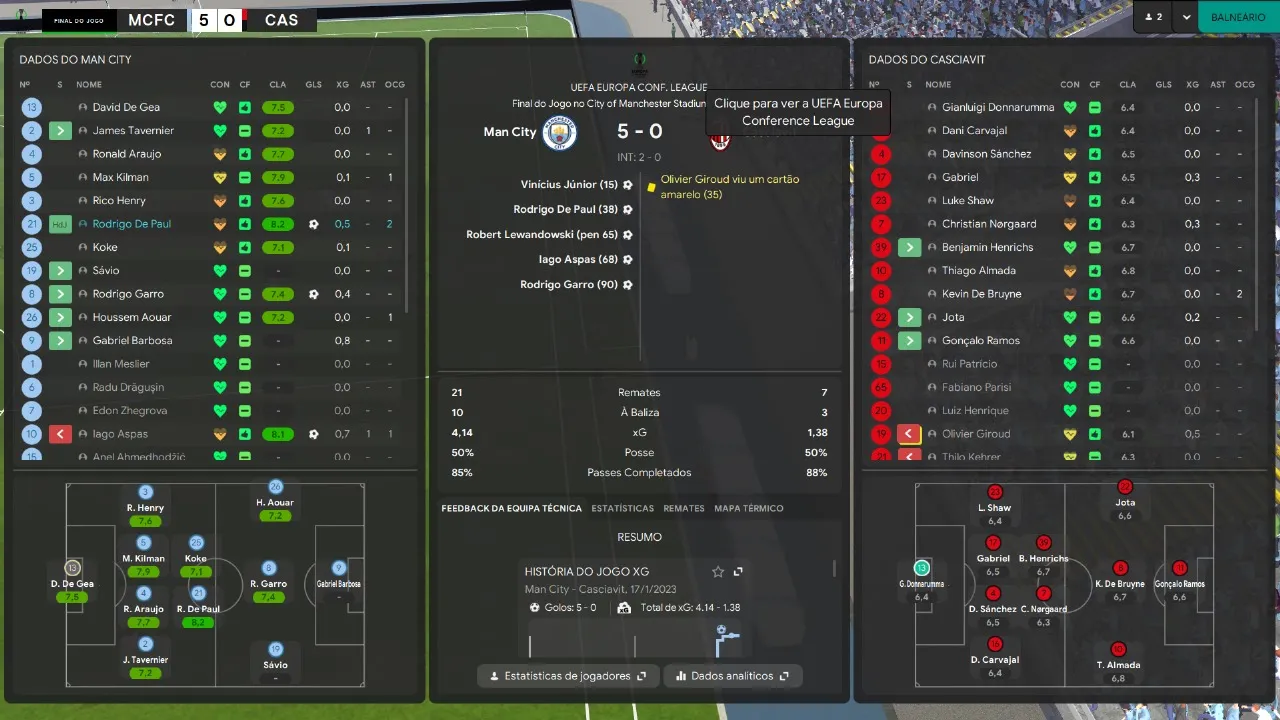This screenshot has height=720, width=1280.
Task: Expand the História do Jogo xG panel
Action: pos(738,572)
